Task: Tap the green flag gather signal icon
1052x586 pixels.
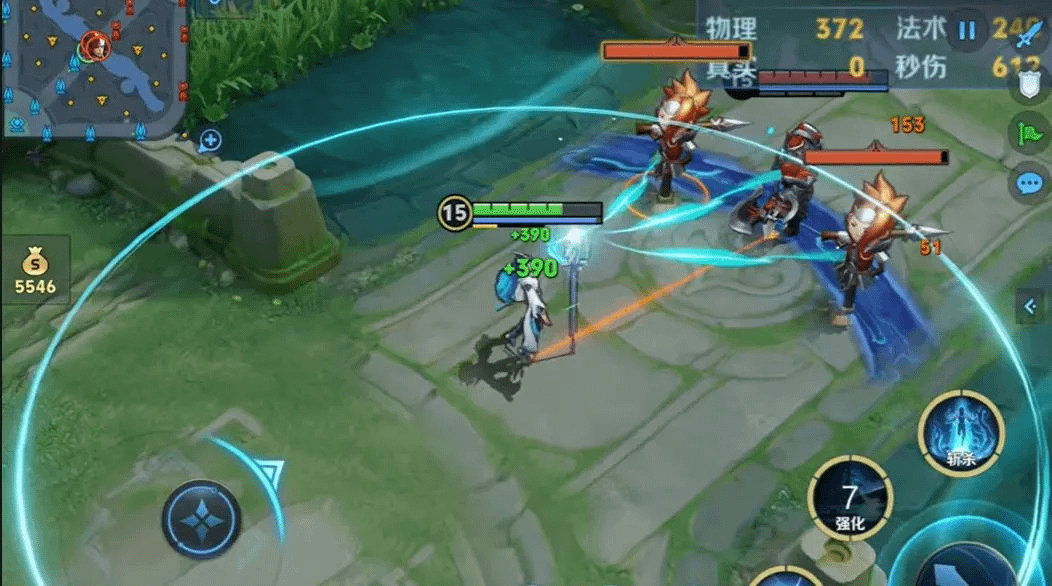Action: pyautogui.click(x=1030, y=133)
